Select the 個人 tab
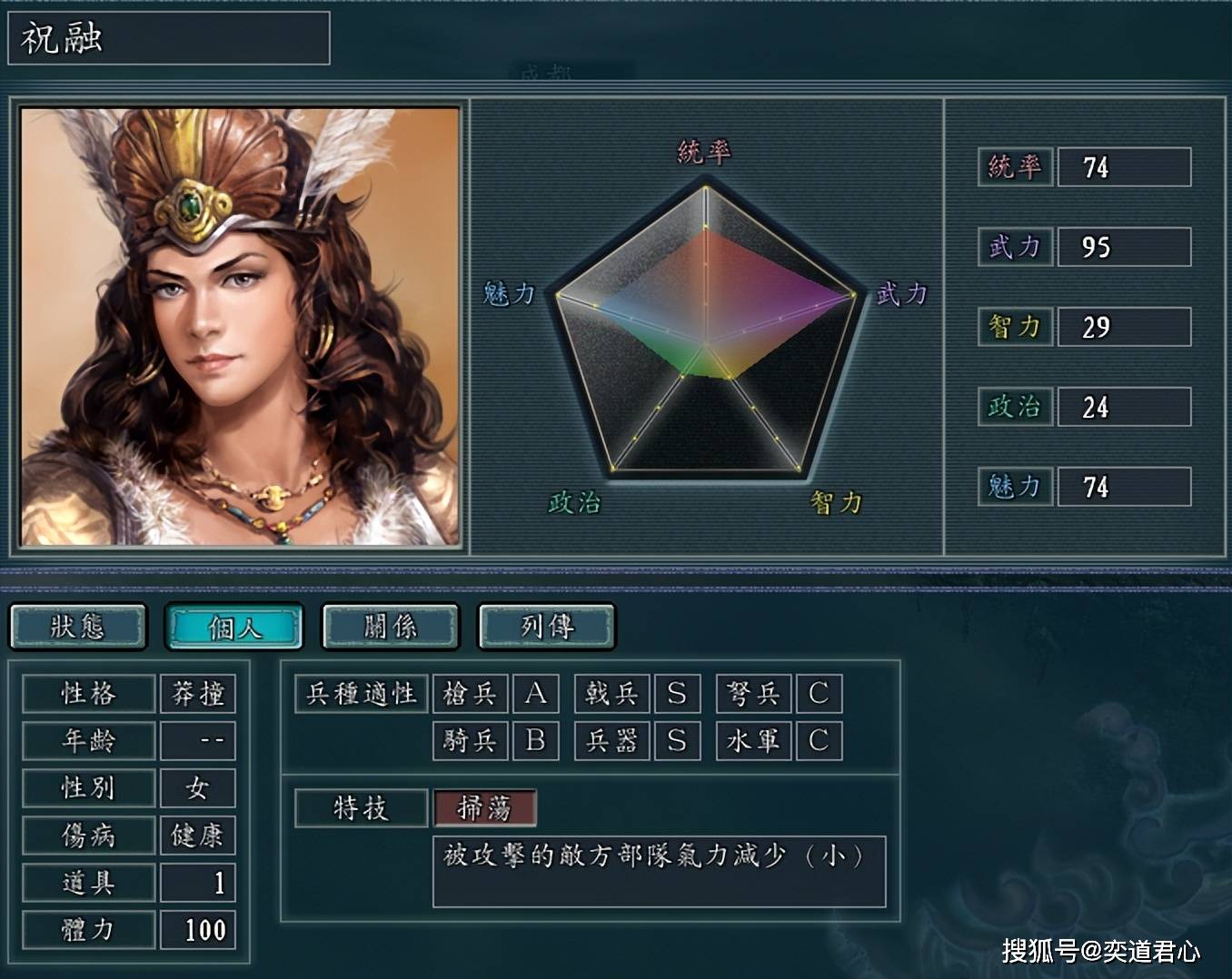The image size is (1232, 979). (x=233, y=627)
